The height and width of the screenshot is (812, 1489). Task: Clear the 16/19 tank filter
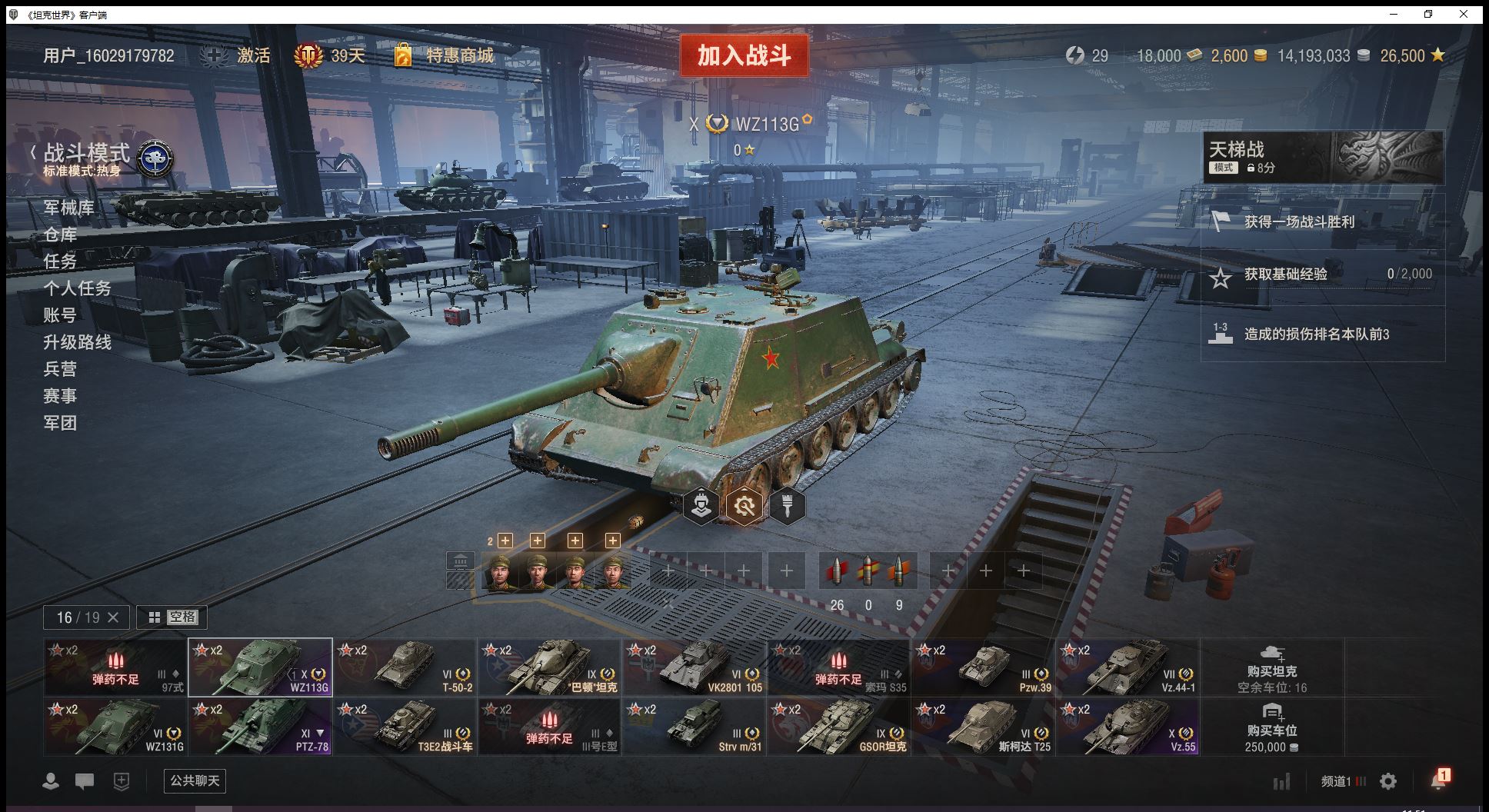[x=113, y=617]
